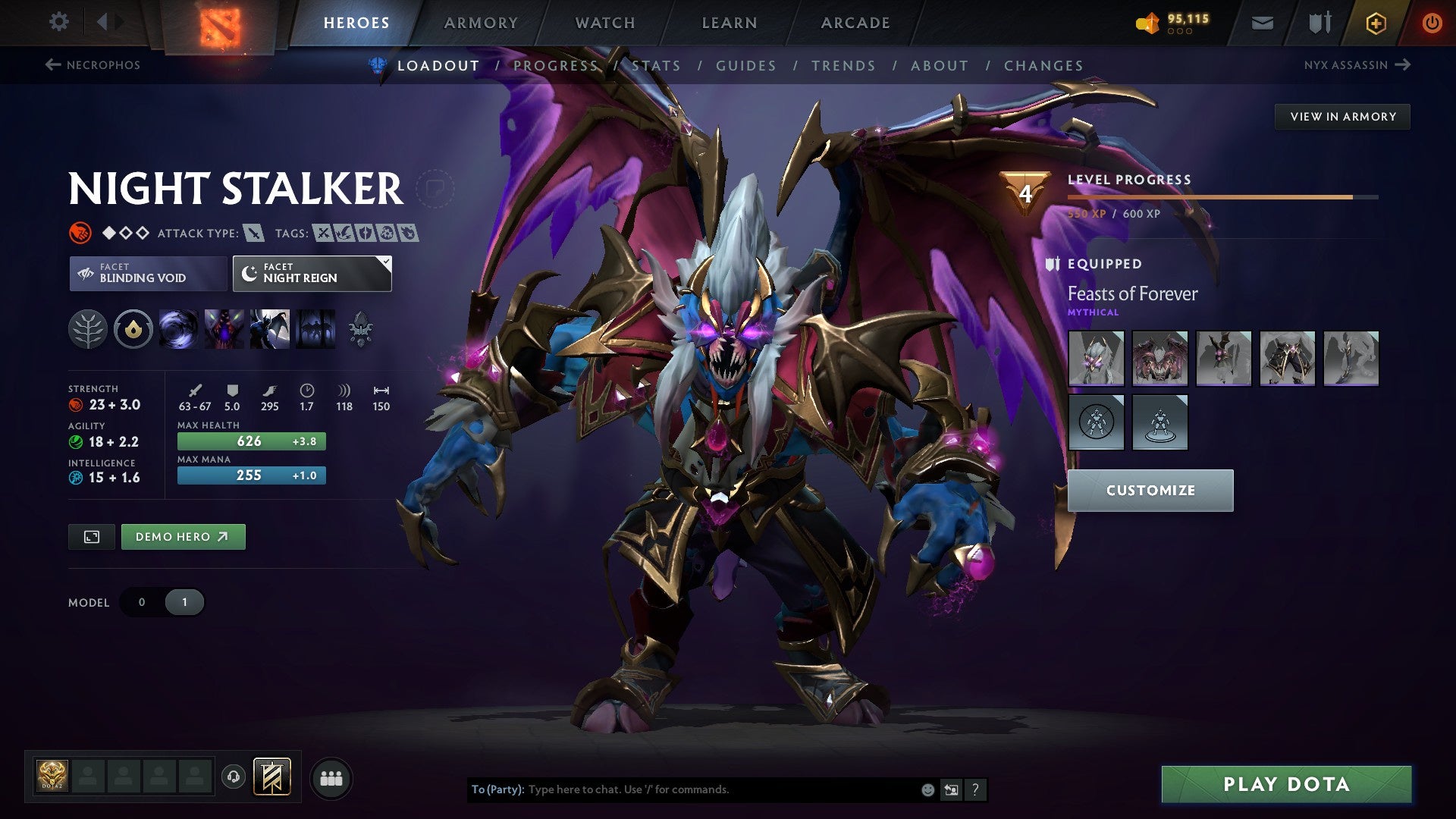Screen dimensions: 1456x819
Task: Select the Feasts of Forever helmet thumbnail
Action: pyautogui.click(x=1096, y=356)
